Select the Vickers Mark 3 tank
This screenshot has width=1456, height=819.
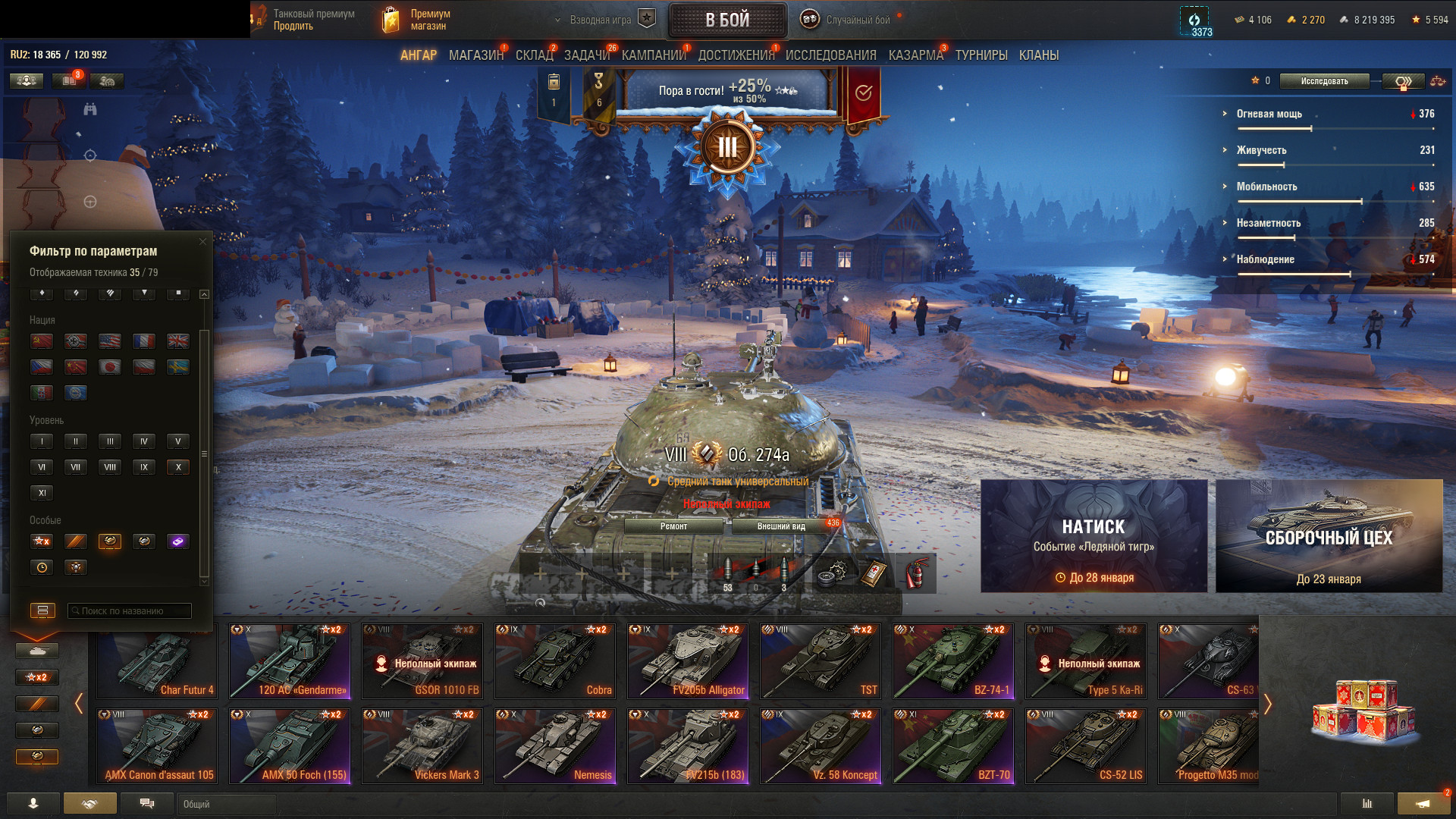(x=422, y=745)
